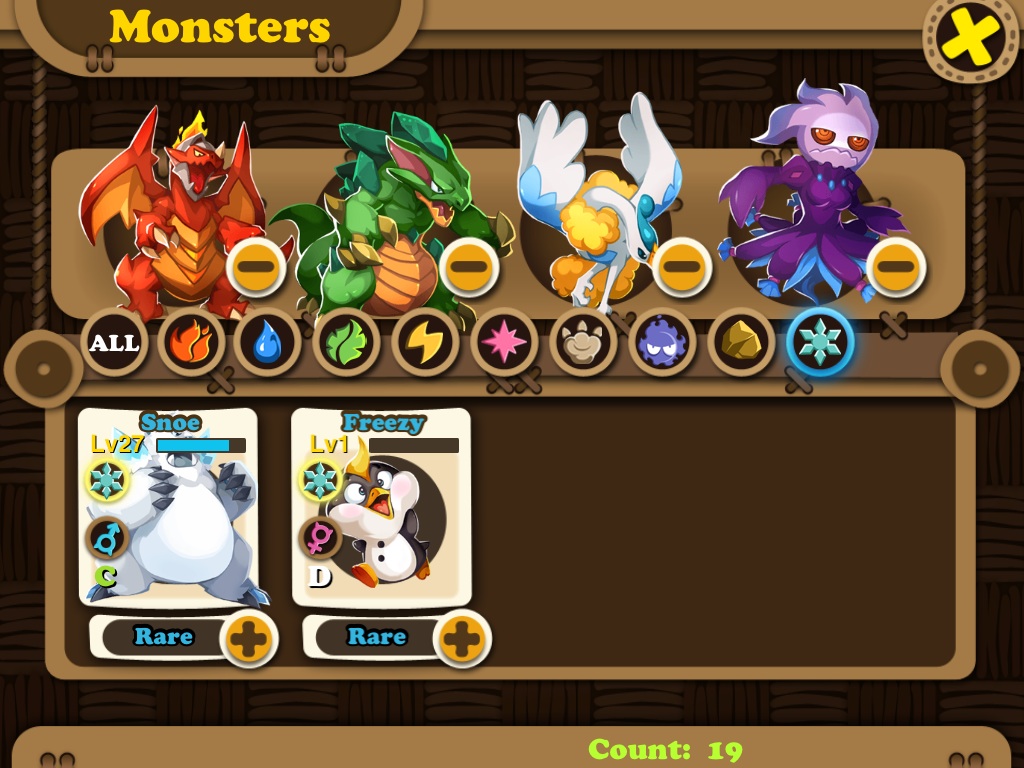This screenshot has width=1024, height=768.
Task: Switch to the purple ghost element filter
Action: click(661, 343)
